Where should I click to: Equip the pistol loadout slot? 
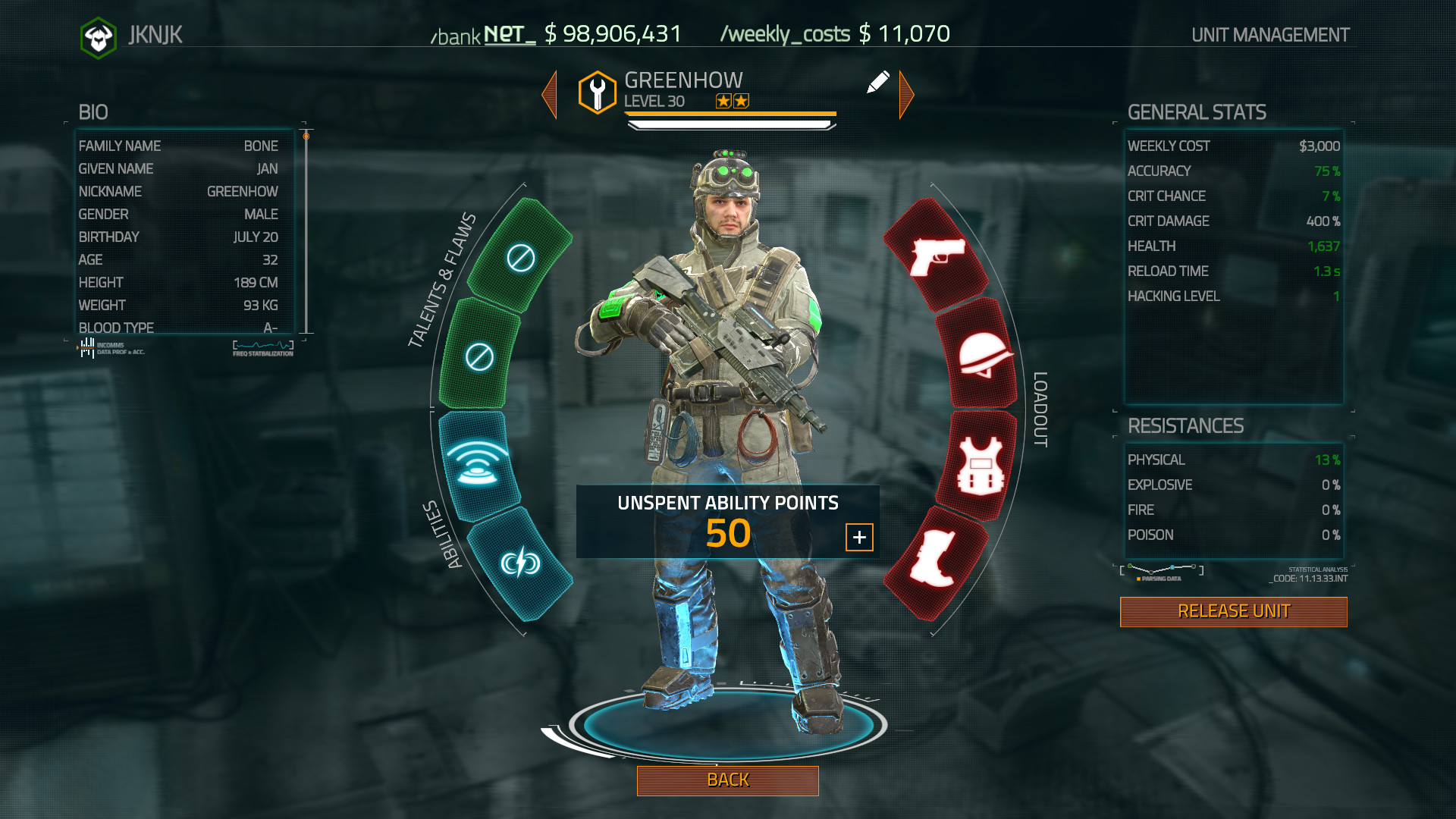pyautogui.click(x=935, y=263)
